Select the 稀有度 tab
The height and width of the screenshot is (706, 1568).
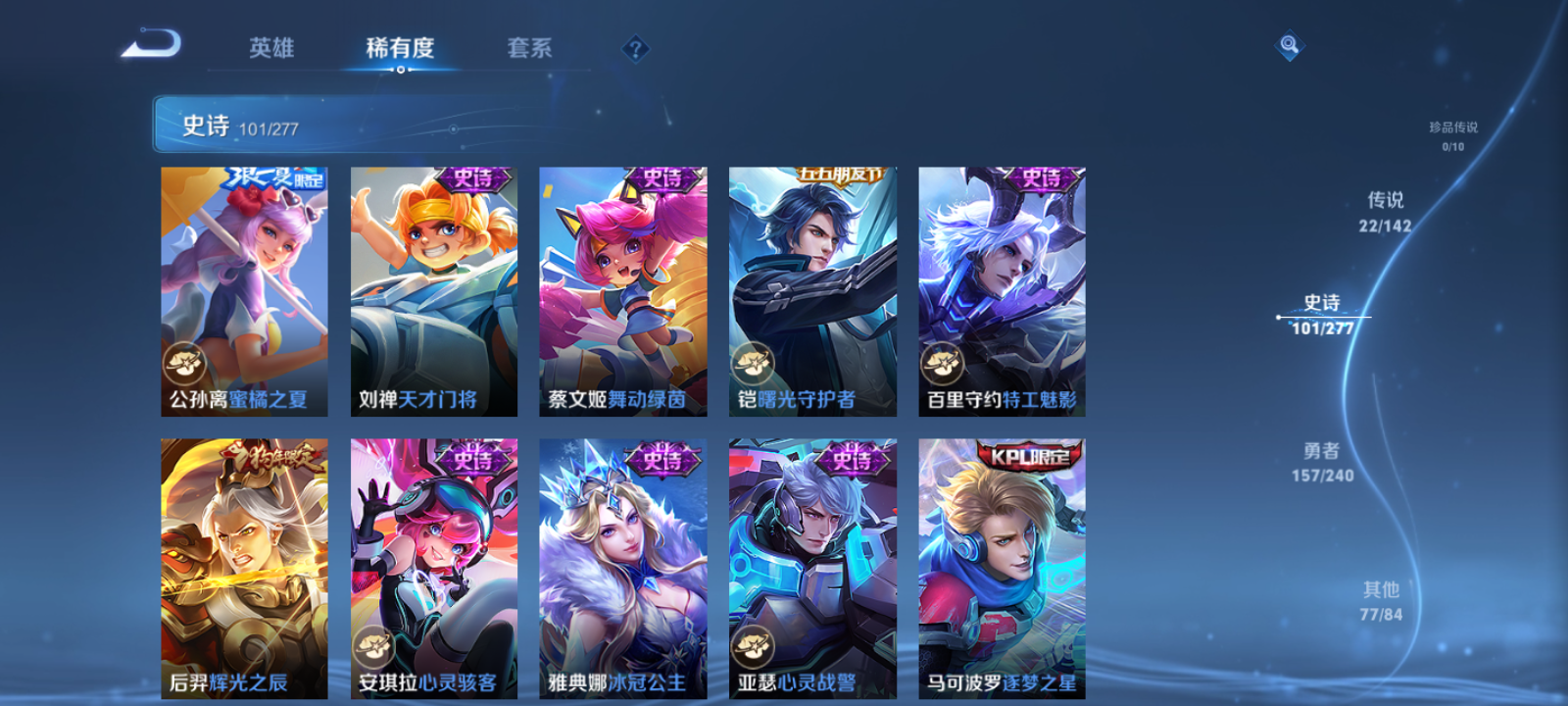[x=398, y=48]
